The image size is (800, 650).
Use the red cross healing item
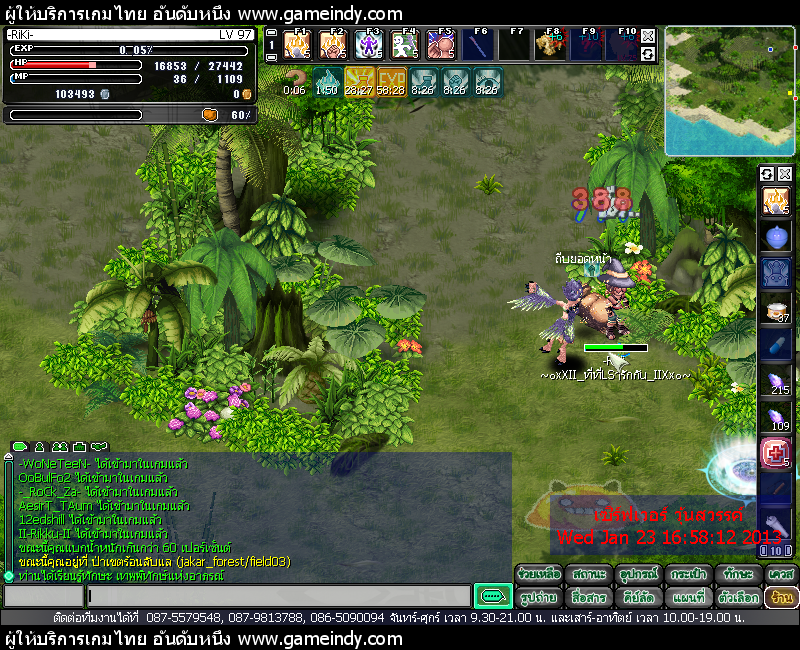click(x=776, y=453)
